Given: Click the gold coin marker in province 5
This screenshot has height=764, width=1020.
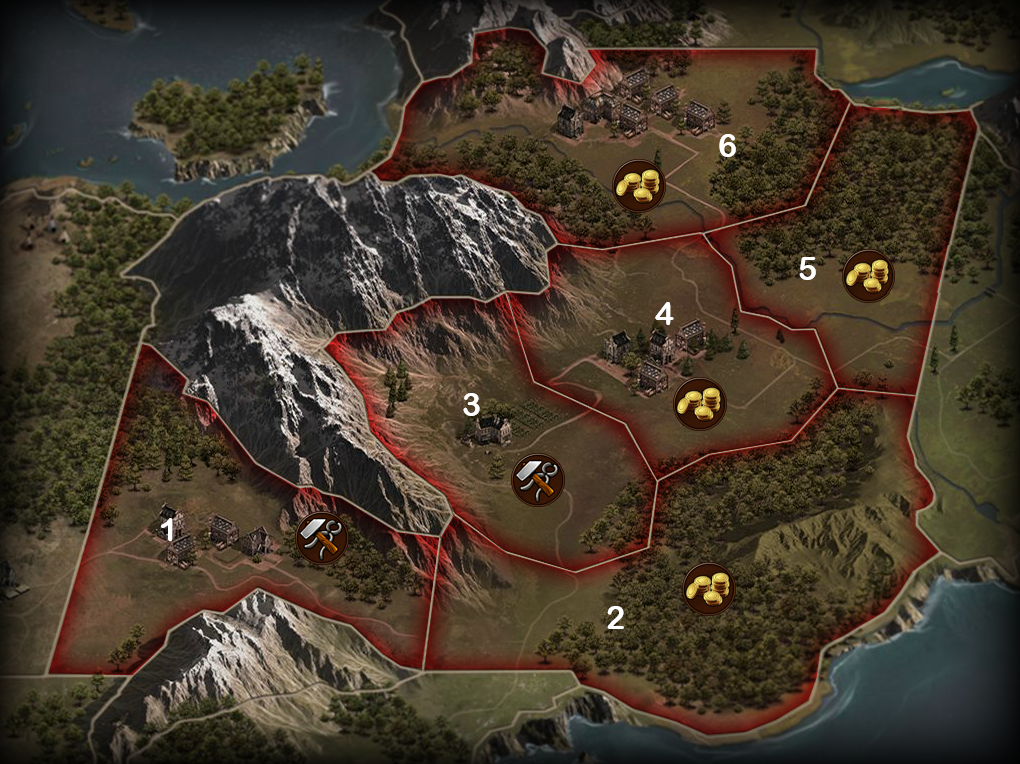Looking at the screenshot, I should 868,275.
